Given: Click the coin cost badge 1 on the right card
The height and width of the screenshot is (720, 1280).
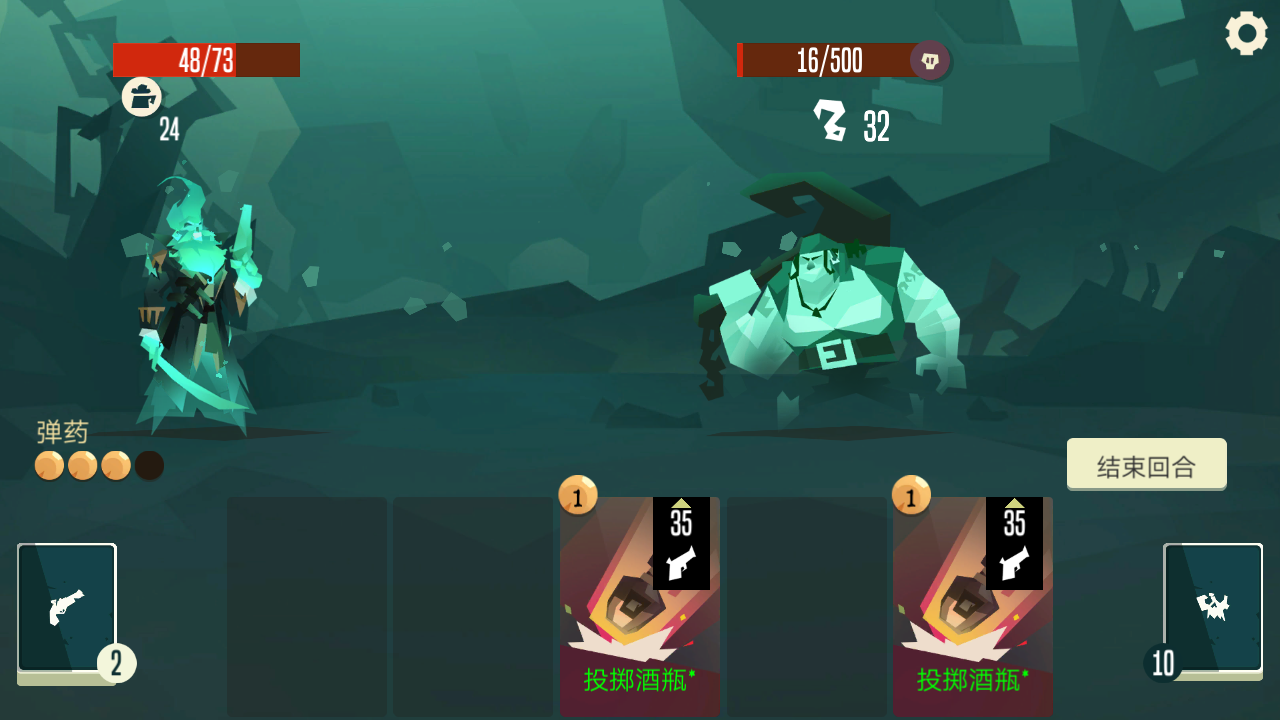Looking at the screenshot, I should [x=912, y=498].
